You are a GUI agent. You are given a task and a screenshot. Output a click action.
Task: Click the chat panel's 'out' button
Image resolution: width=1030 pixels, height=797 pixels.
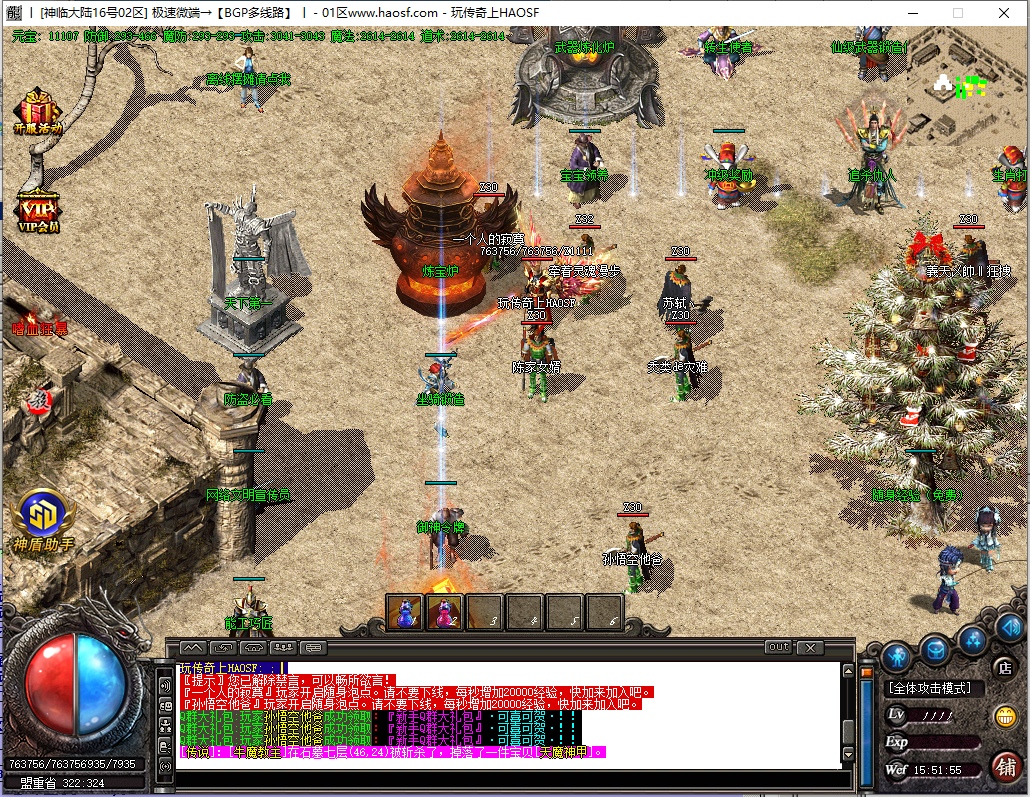(777, 647)
